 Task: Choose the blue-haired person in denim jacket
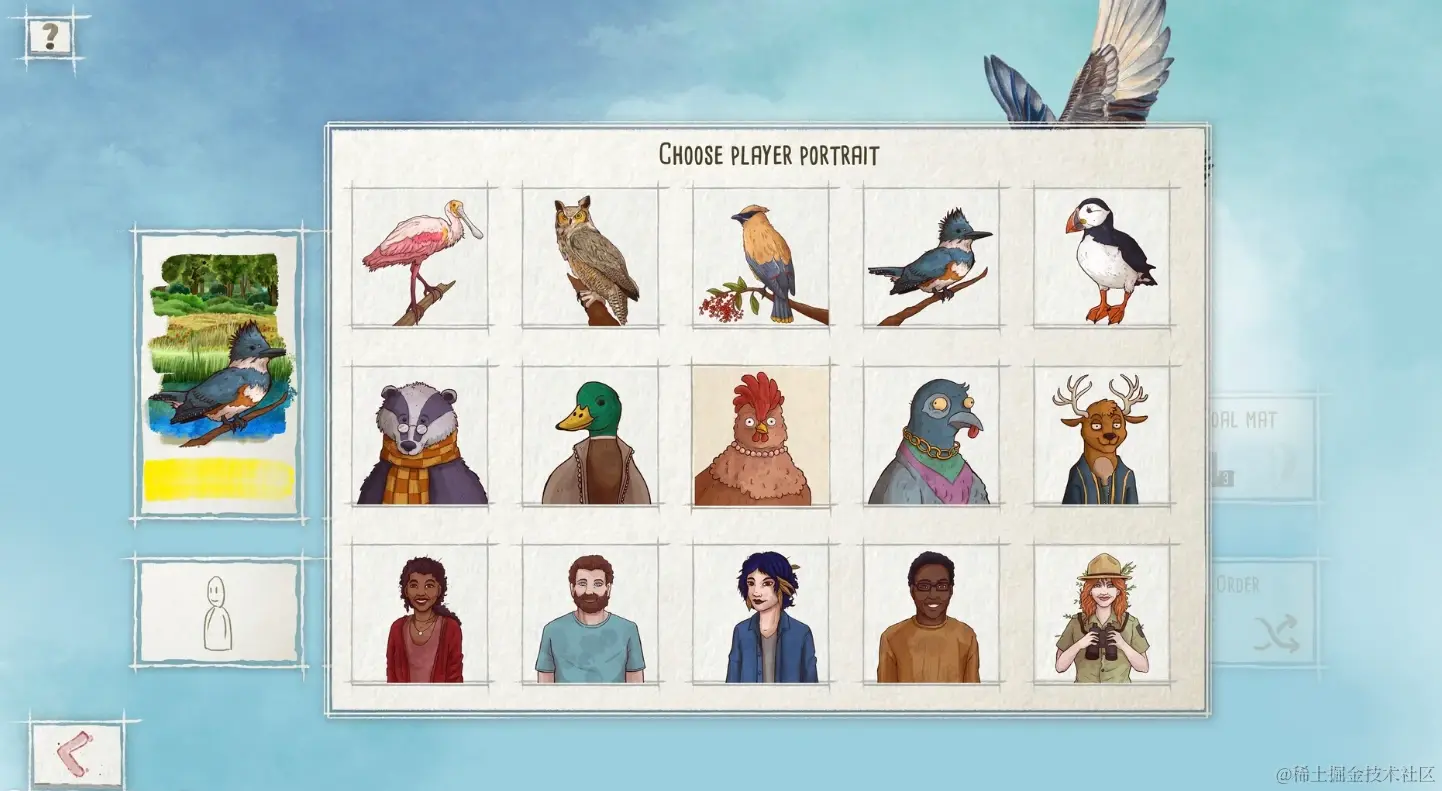pos(762,615)
